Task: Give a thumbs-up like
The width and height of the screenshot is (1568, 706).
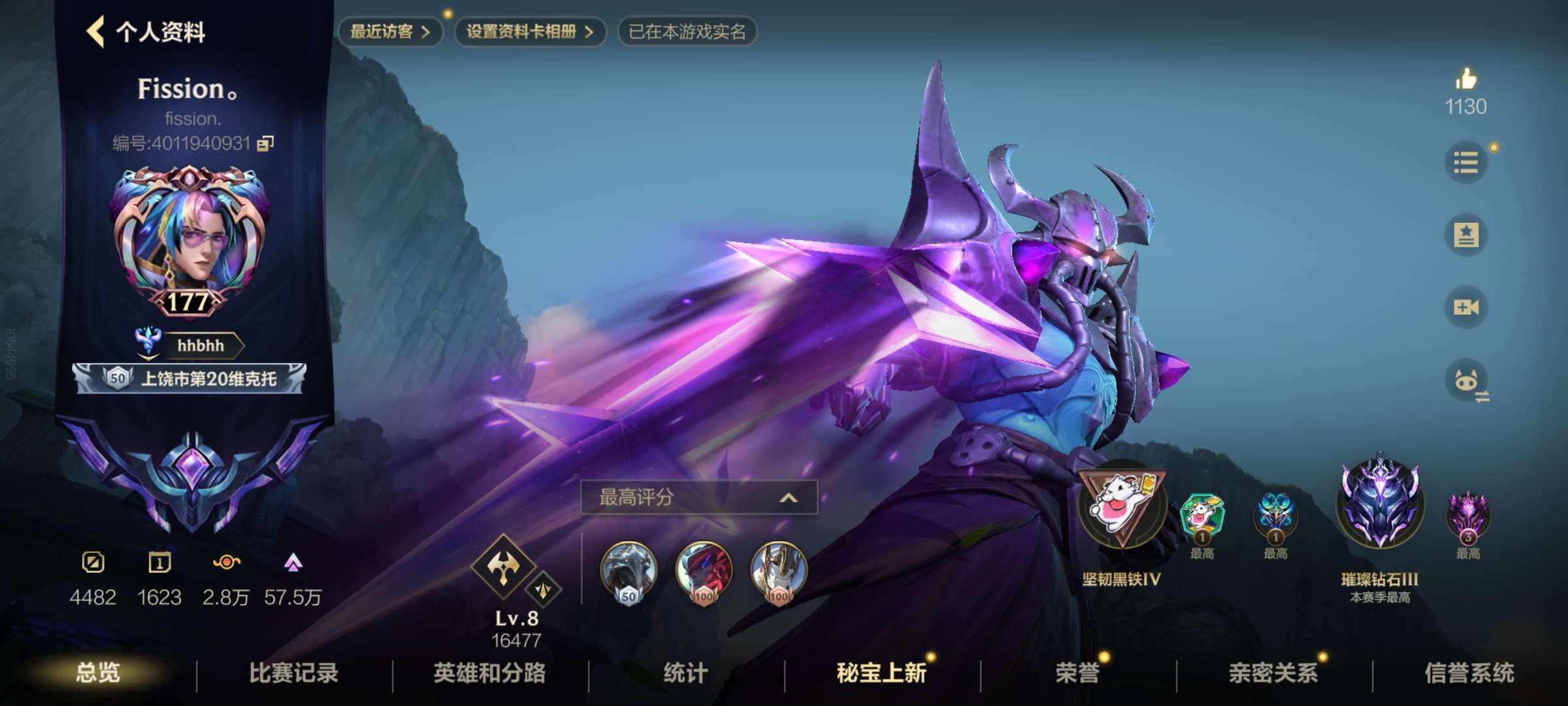Action: [x=1465, y=80]
